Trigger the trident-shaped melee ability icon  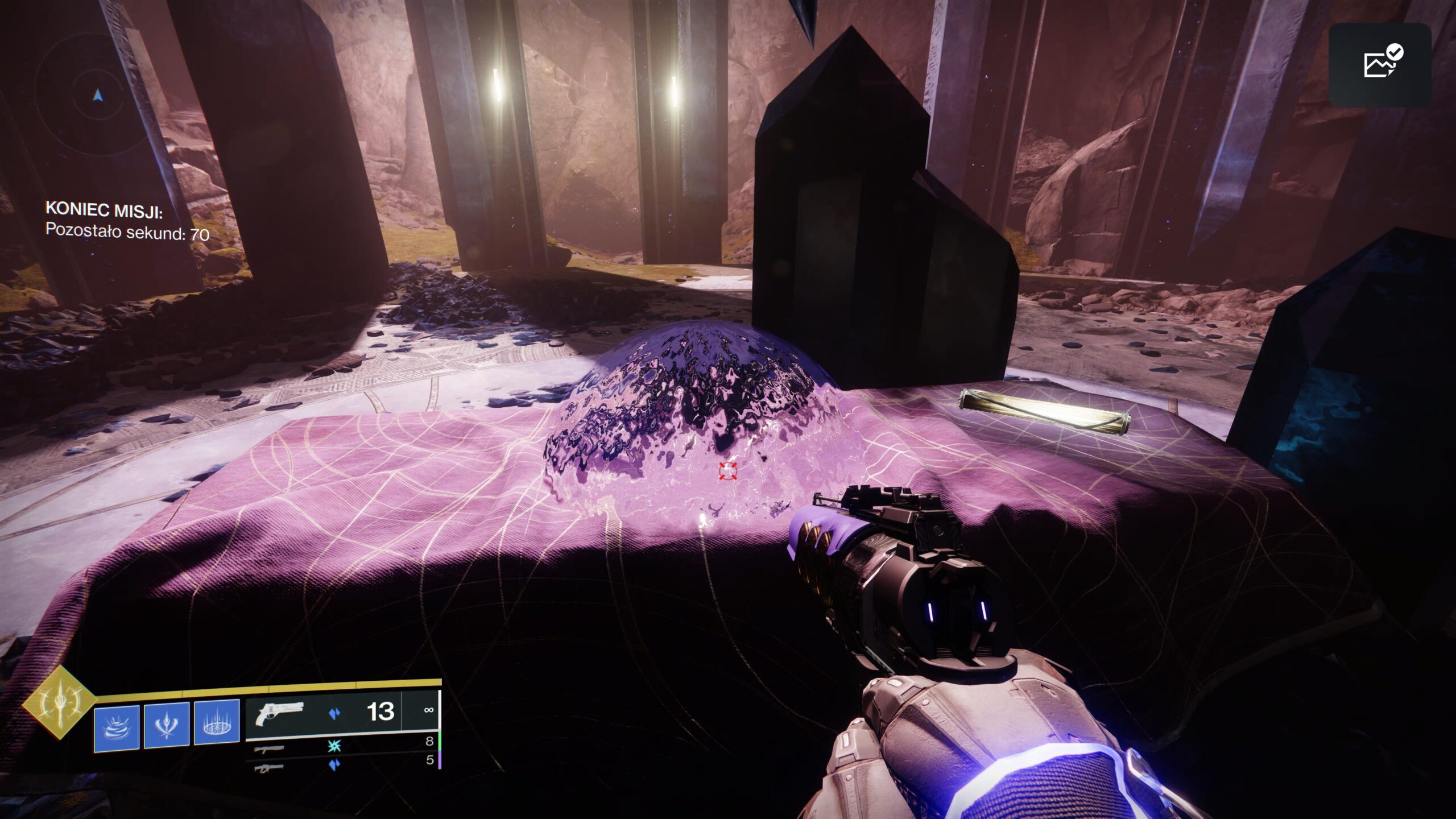[x=167, y=725]
